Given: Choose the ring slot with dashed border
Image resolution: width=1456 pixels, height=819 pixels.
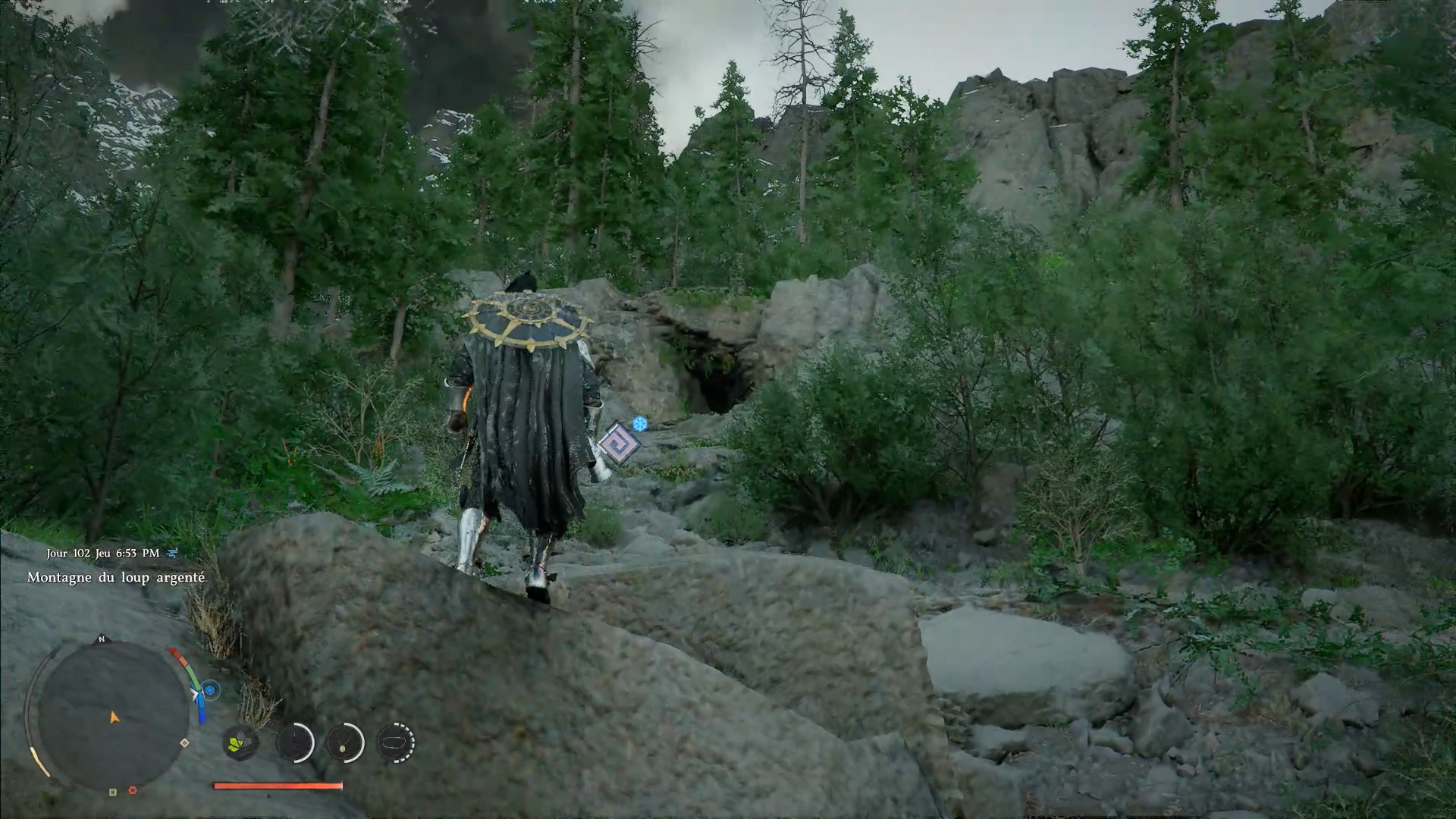Looking at the screenshot, I should tap(395, 742).
